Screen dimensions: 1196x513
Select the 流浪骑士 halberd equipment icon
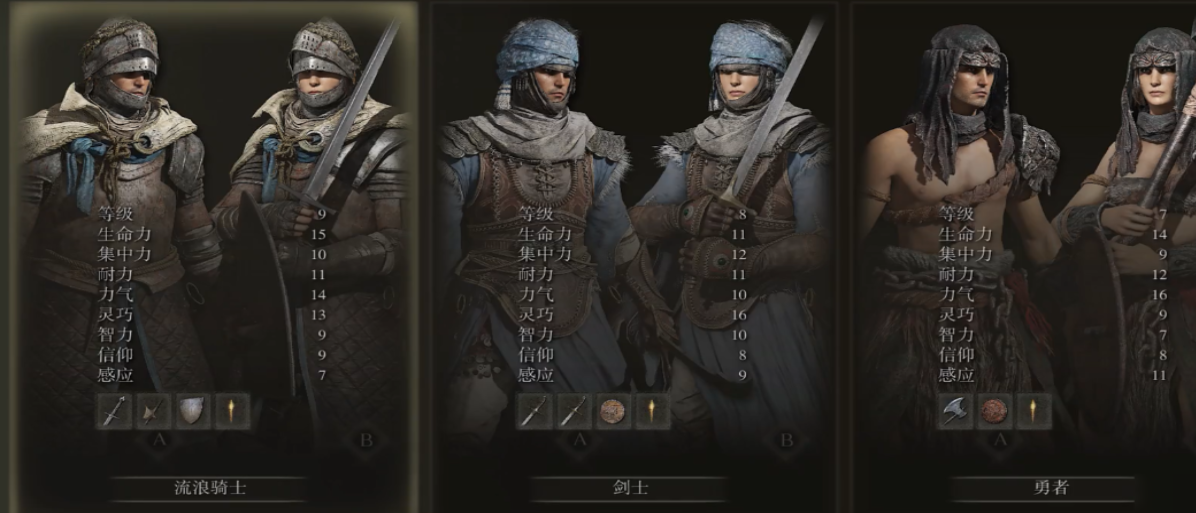[154, 412]
